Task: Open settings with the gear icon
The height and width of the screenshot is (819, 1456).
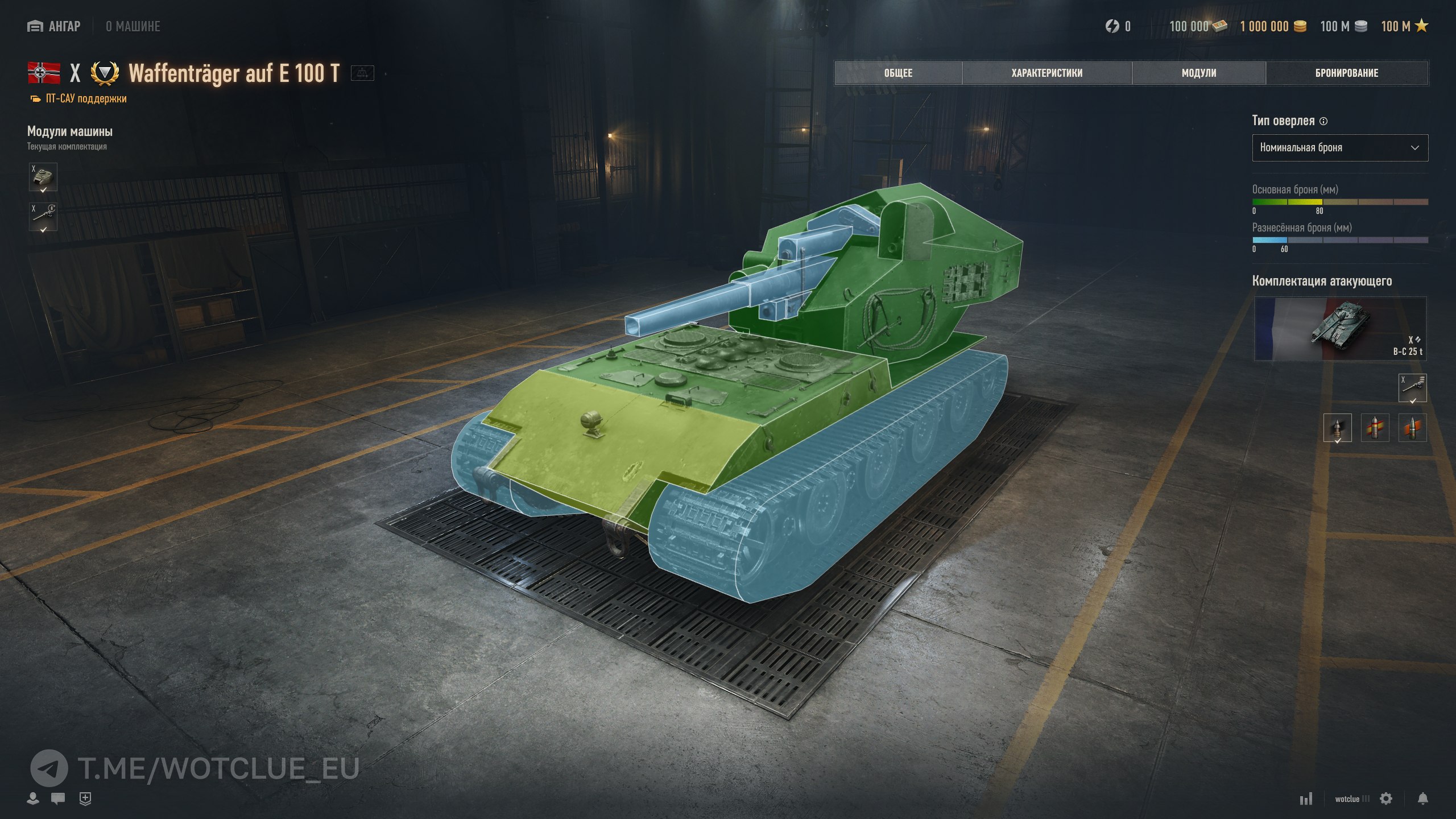Action: coord(1386,799)
